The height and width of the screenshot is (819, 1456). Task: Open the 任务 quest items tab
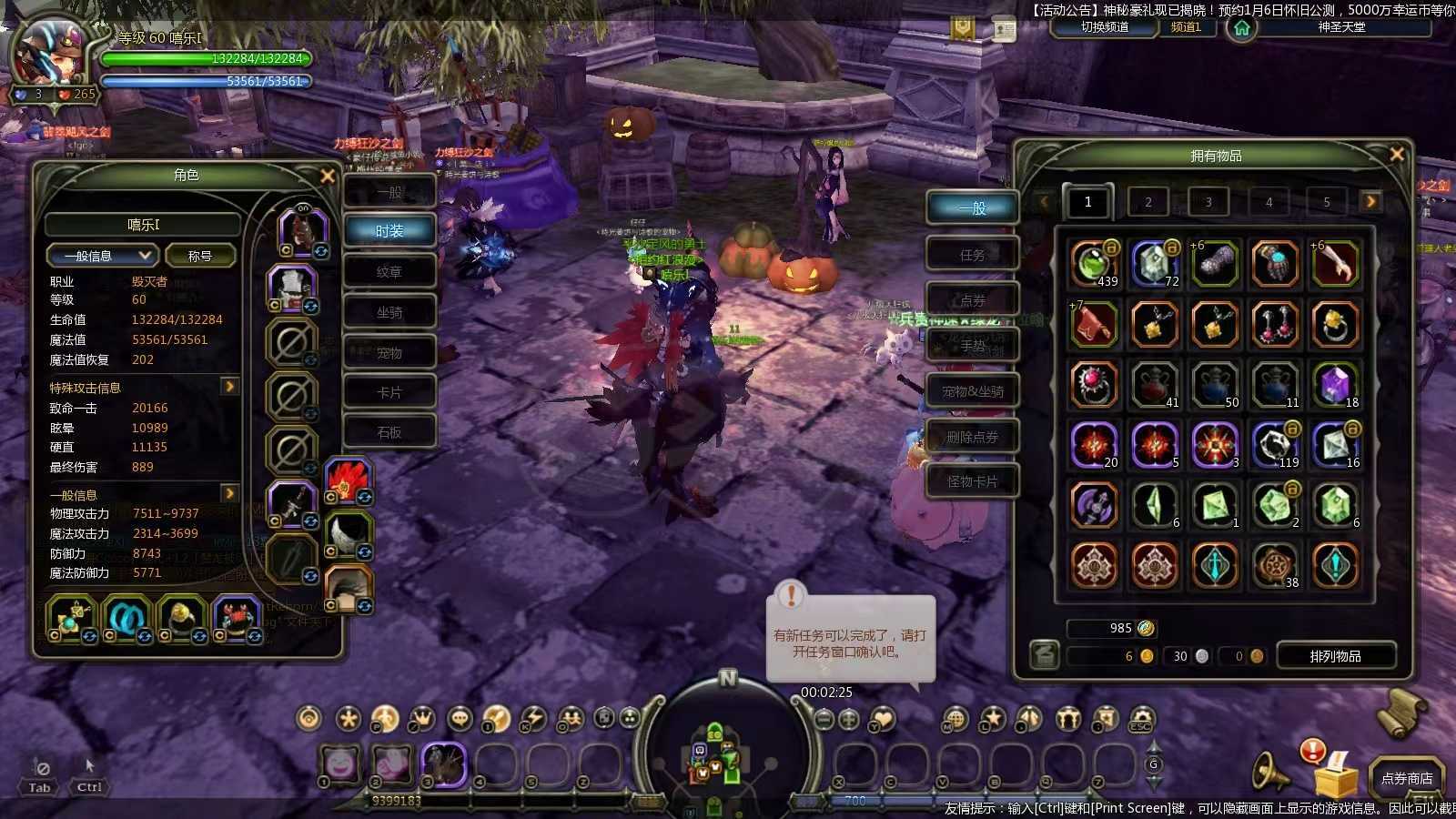click(972, 255)
